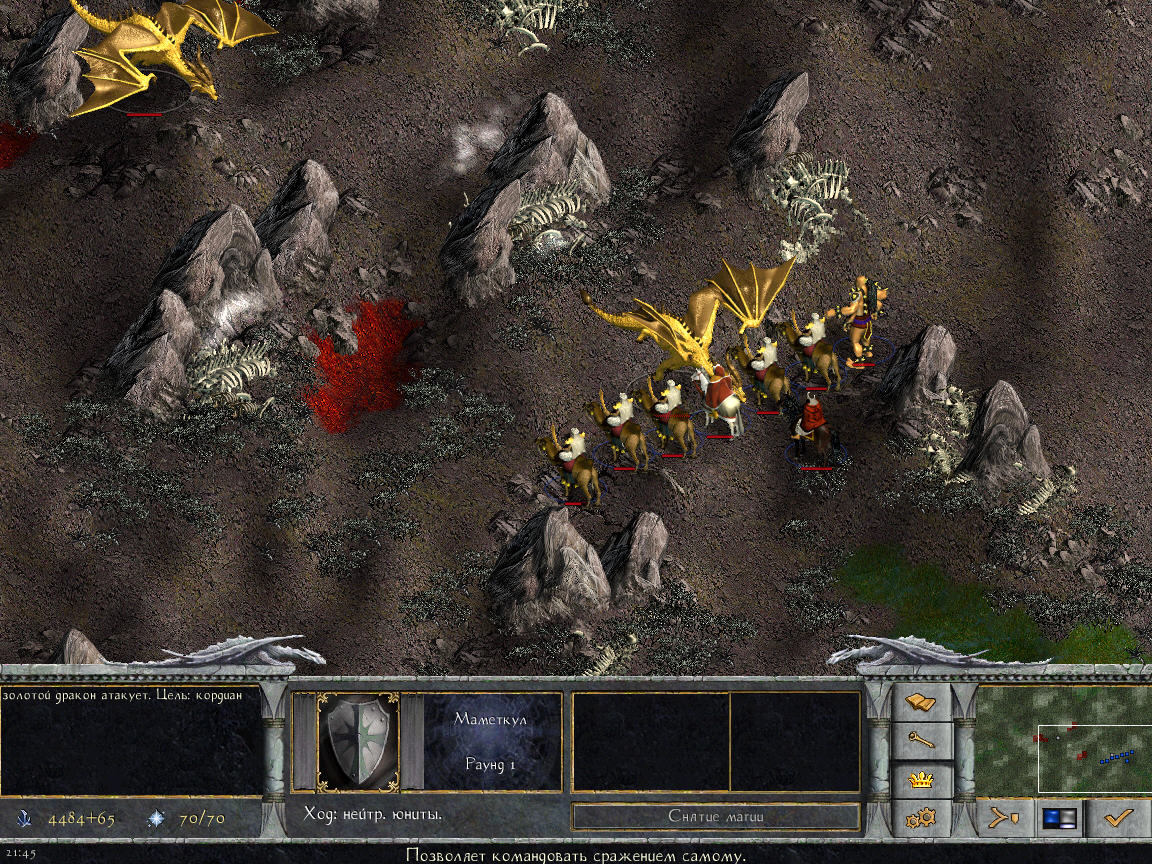Click the arrow-and-shield tactical button
The height and width of the screenshot is (864, 1152).
[1004, 818]
